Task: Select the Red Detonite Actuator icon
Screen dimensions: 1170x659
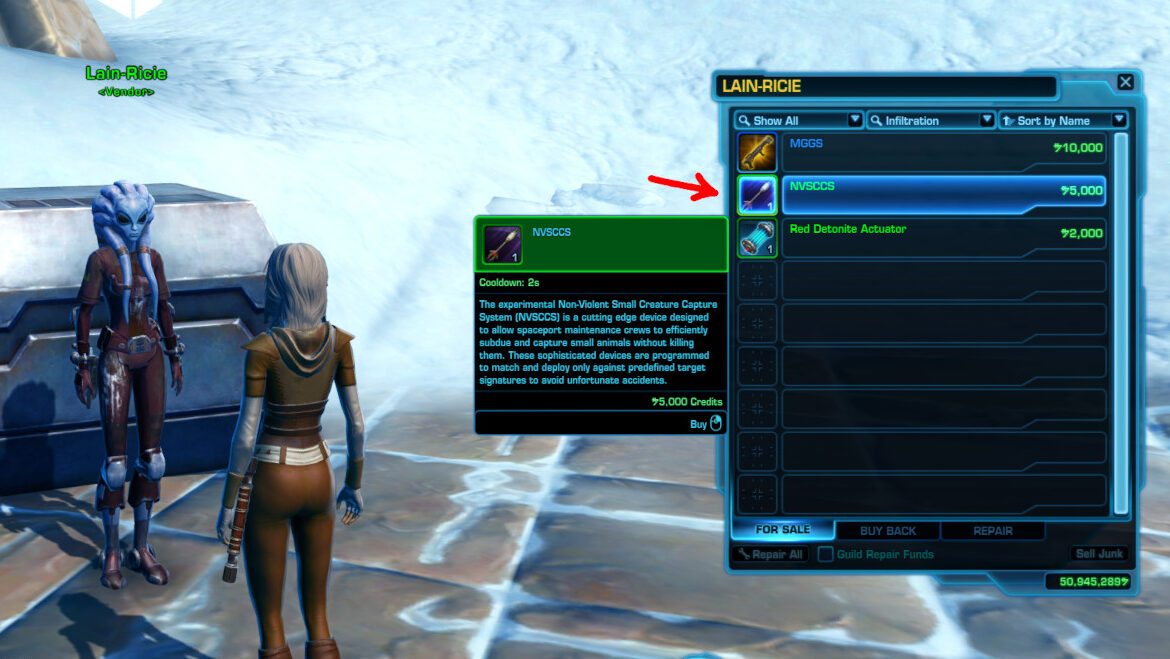Action: tap(757, 238)
